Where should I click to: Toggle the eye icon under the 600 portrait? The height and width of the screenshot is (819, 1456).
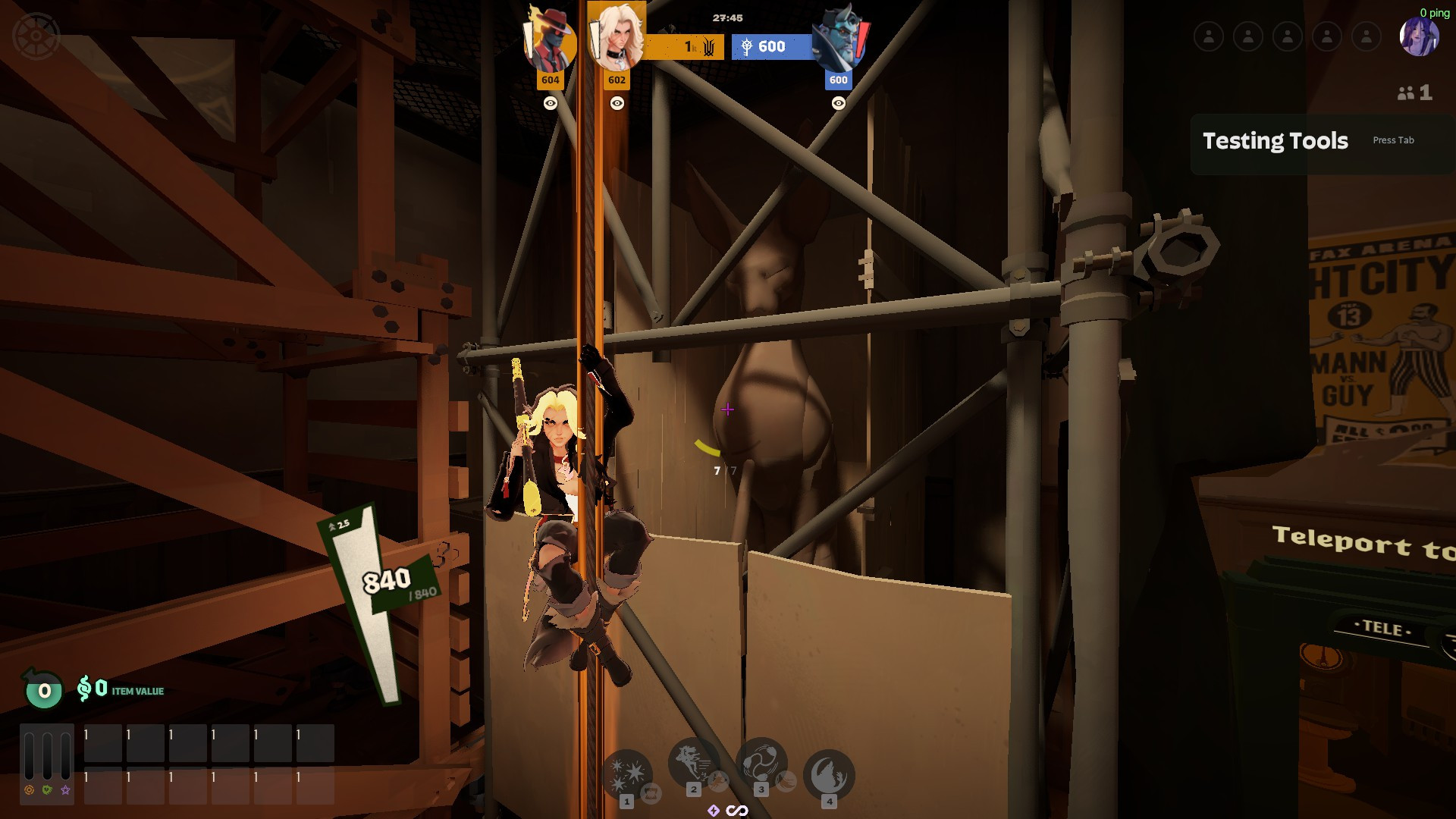tap(838, 103)
